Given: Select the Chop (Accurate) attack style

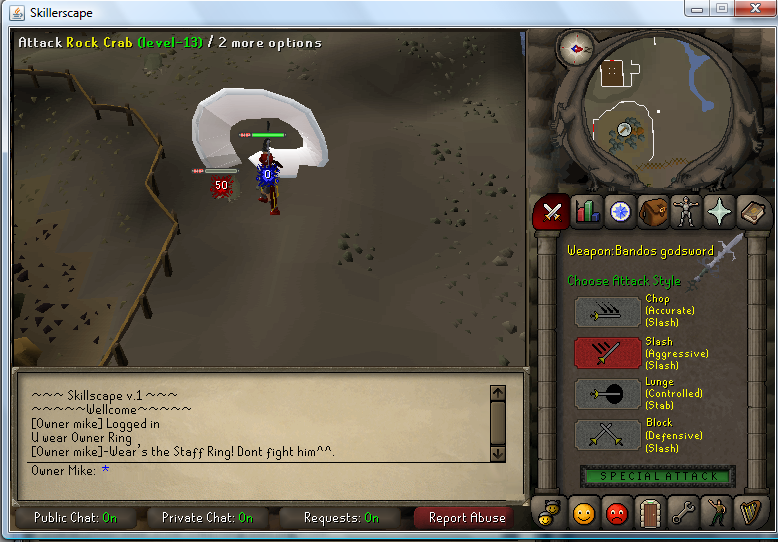Looking at the screenshot, I should click(x=608, y=312).
